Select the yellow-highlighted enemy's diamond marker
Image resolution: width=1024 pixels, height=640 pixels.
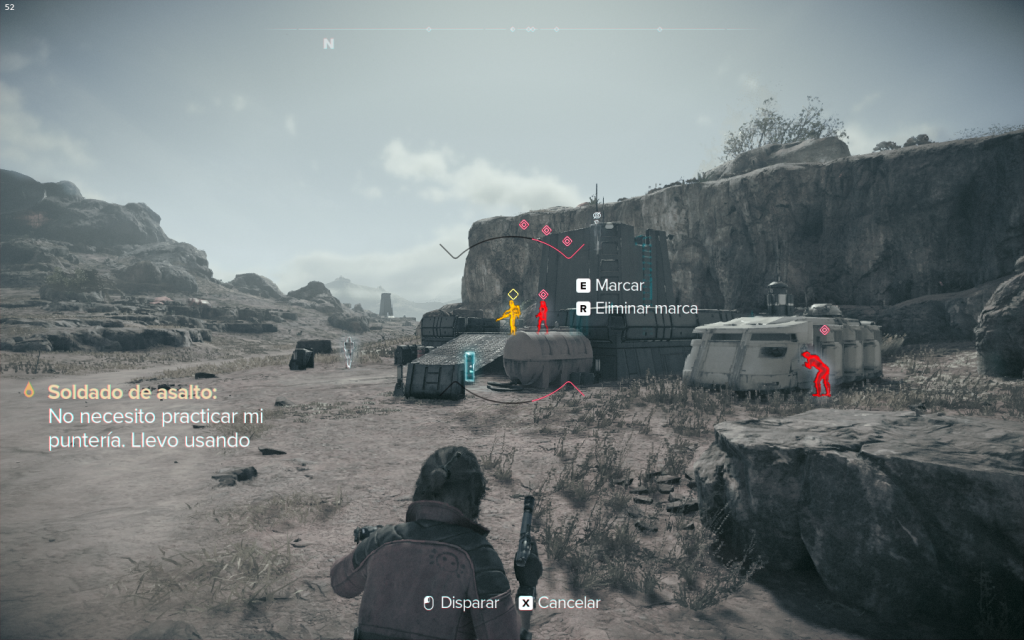(x=513, y=294)
